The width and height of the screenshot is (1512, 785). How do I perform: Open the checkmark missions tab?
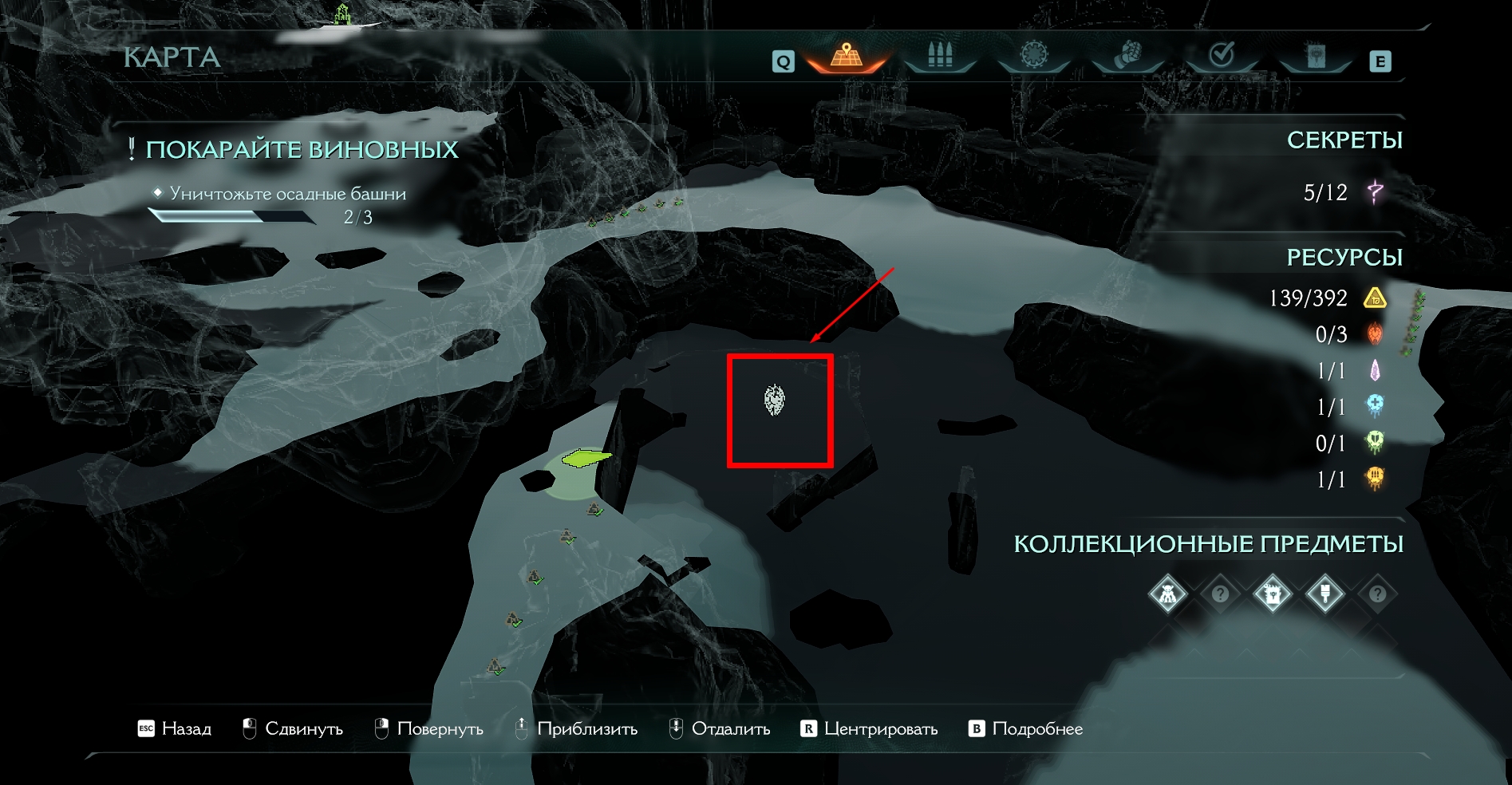(1222, 56)
